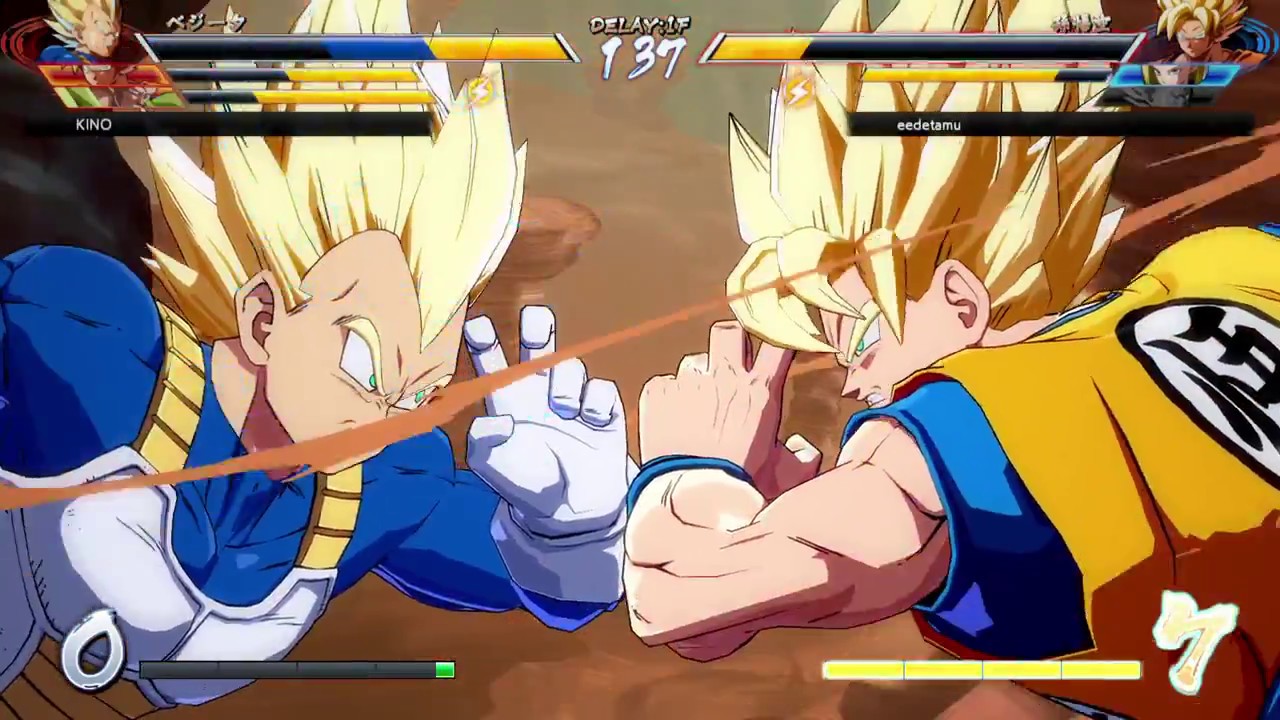The width and height of the screenshot is (1280, 720).
Task: Toggle the green assist cooldown segment bottom-left
Action: click(x=443, y=670)
